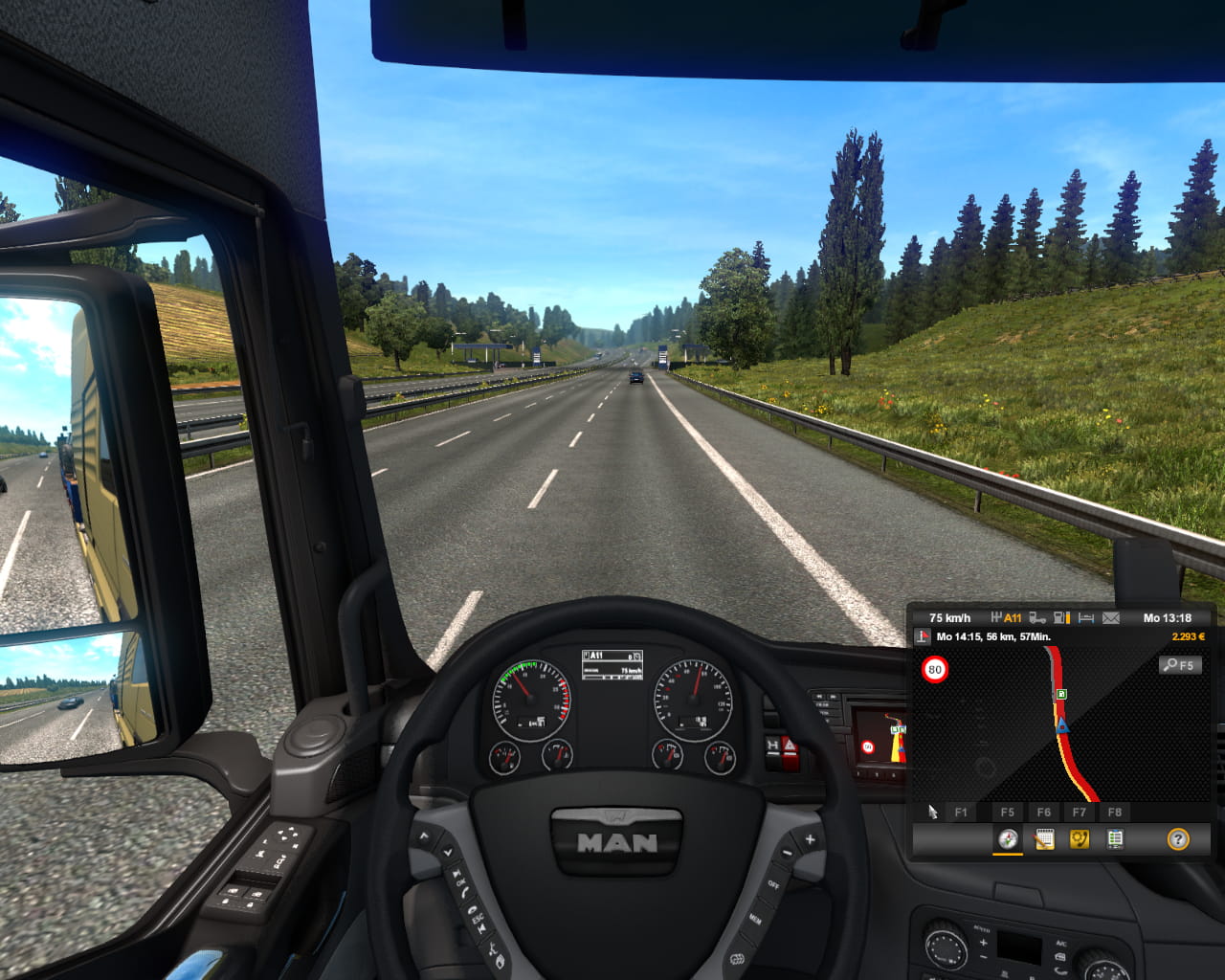The height and width of the screenshot is (980, 1225).
Task: Show the truck information checklist tab
Action: point(1115,839)
